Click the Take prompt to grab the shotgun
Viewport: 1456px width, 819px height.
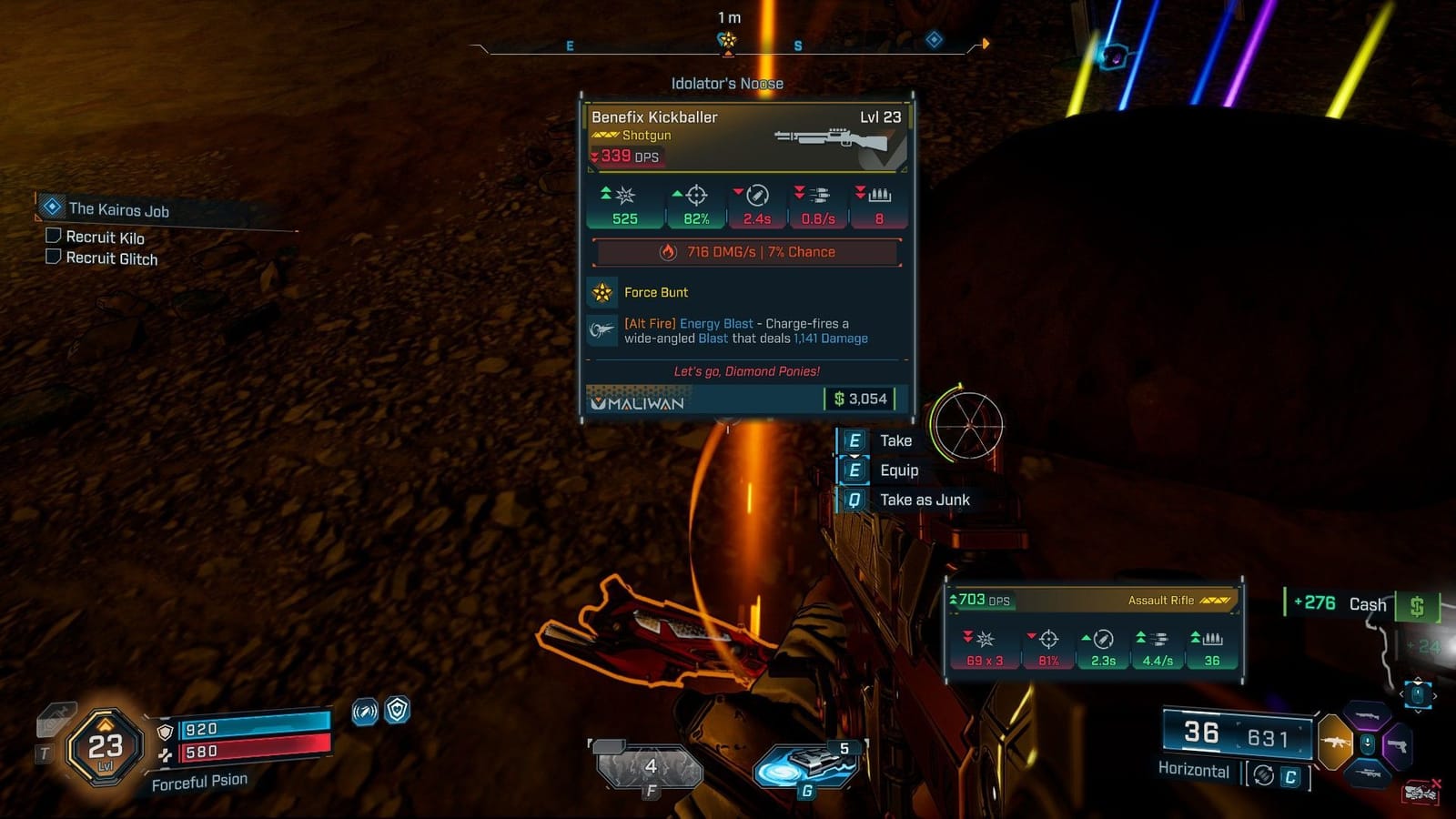pyautogui.click(x=895, y=440)
